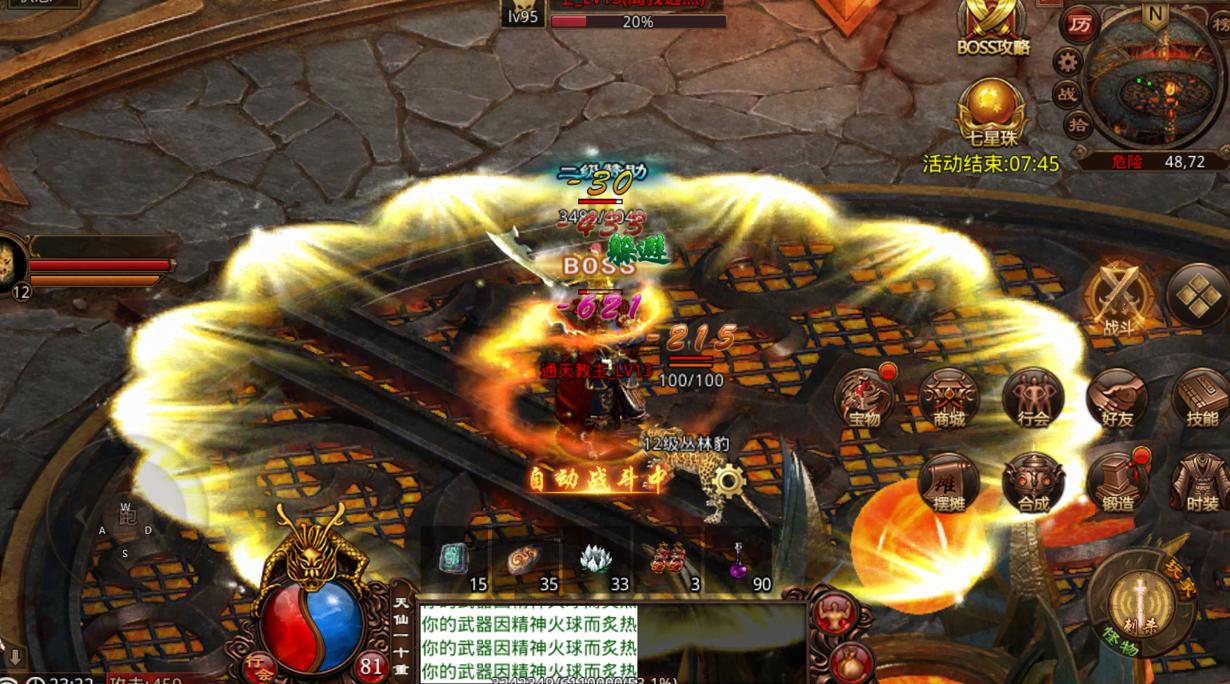This screenshot has height=684, width=1230.
Task: Open the 行会 guild panel
Action: pos(1032,398)
